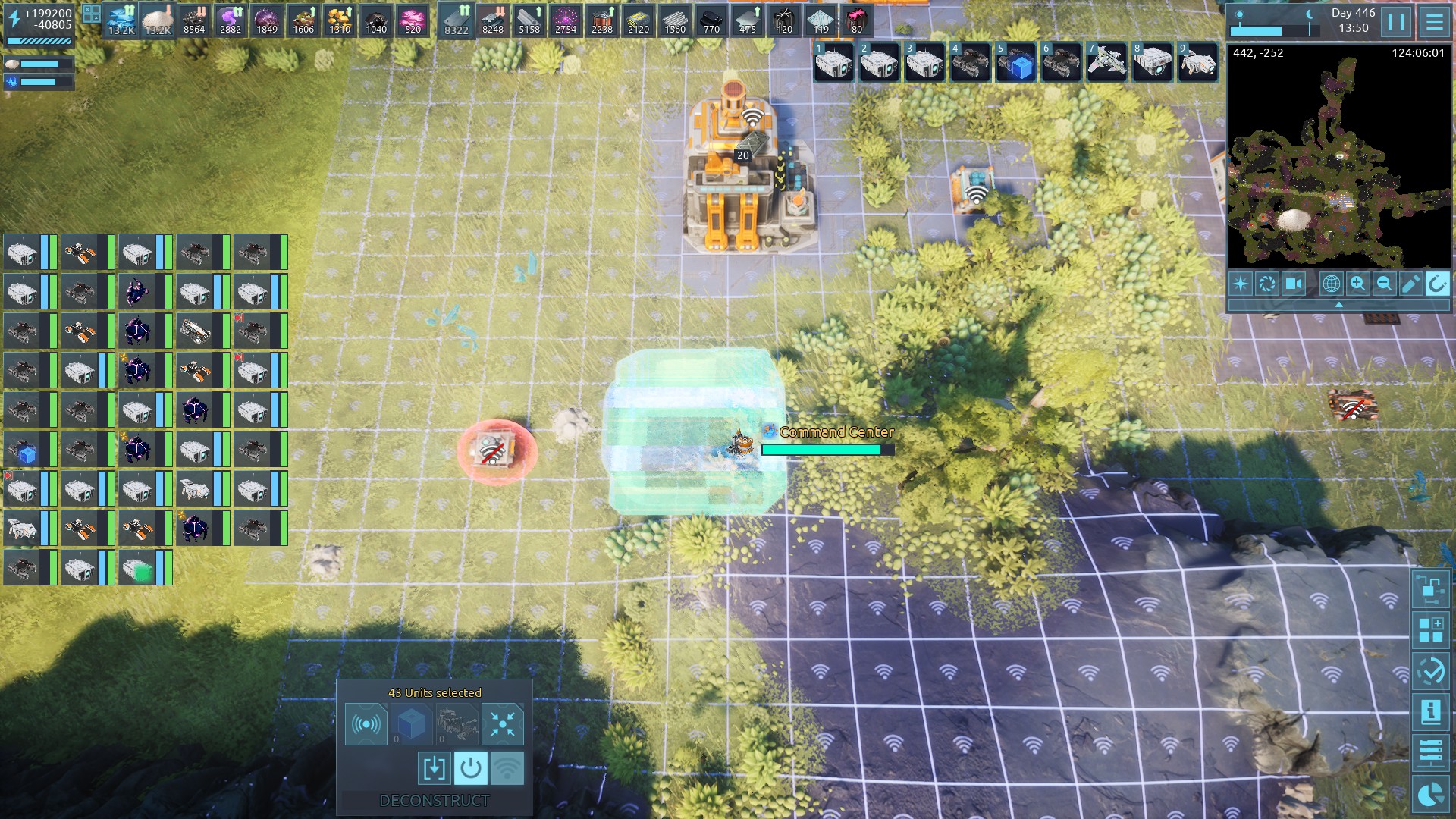
Task: Open the build grid with plus
Action: [1431, 629]
